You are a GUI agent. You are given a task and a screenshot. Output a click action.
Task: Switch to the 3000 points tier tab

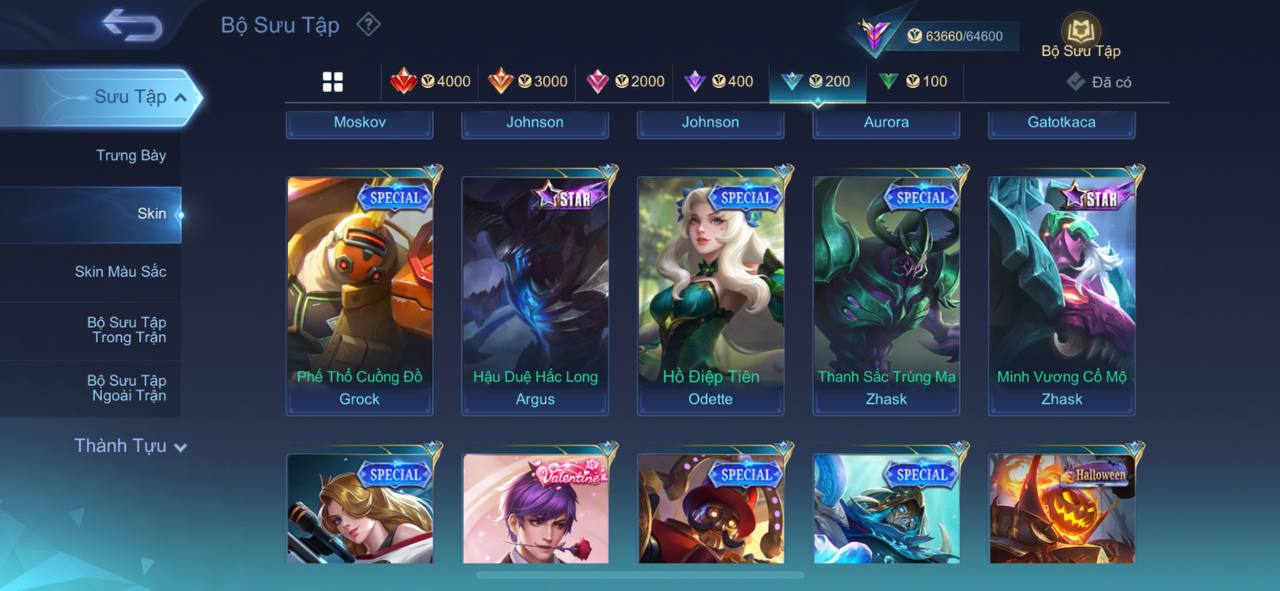528,82
